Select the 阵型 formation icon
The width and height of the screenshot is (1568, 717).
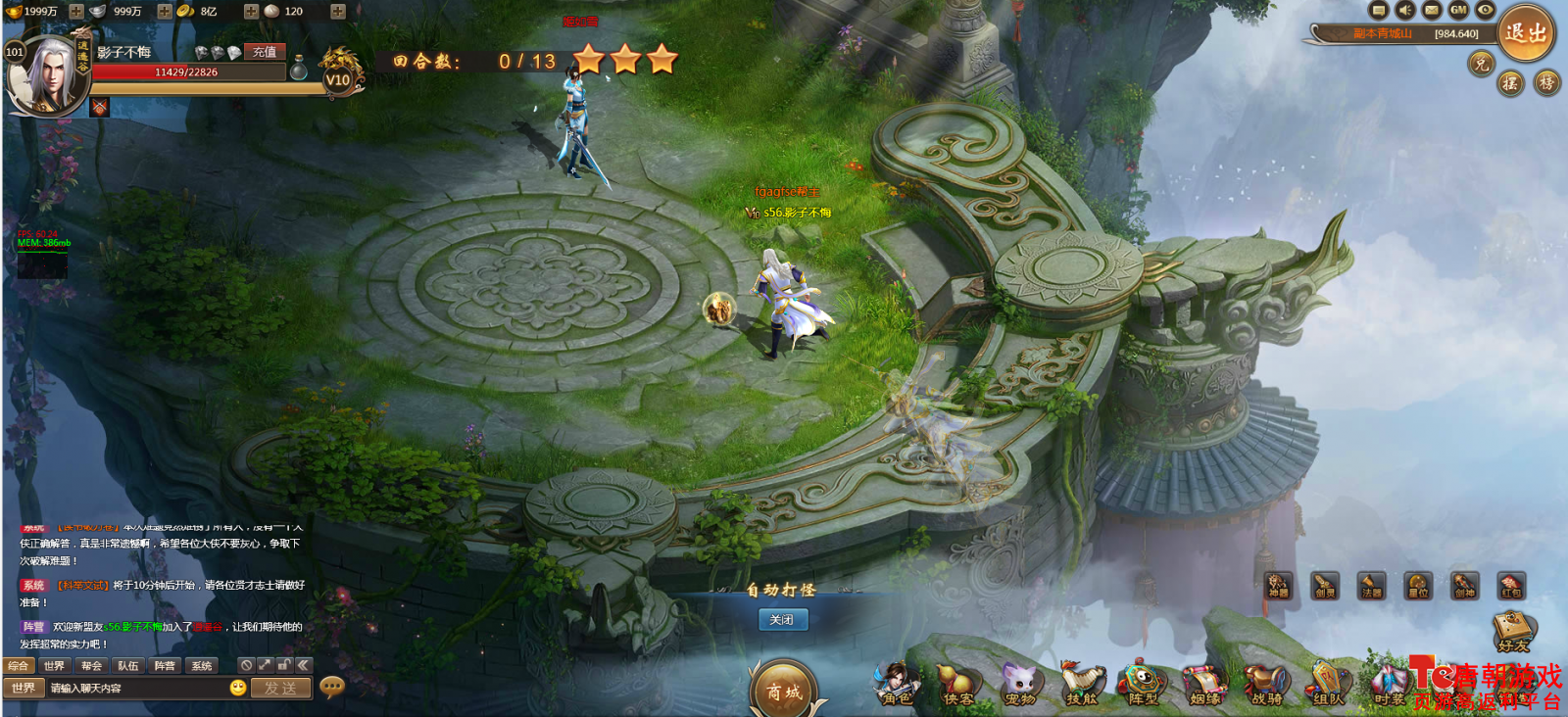click(x=1143, y=685)
